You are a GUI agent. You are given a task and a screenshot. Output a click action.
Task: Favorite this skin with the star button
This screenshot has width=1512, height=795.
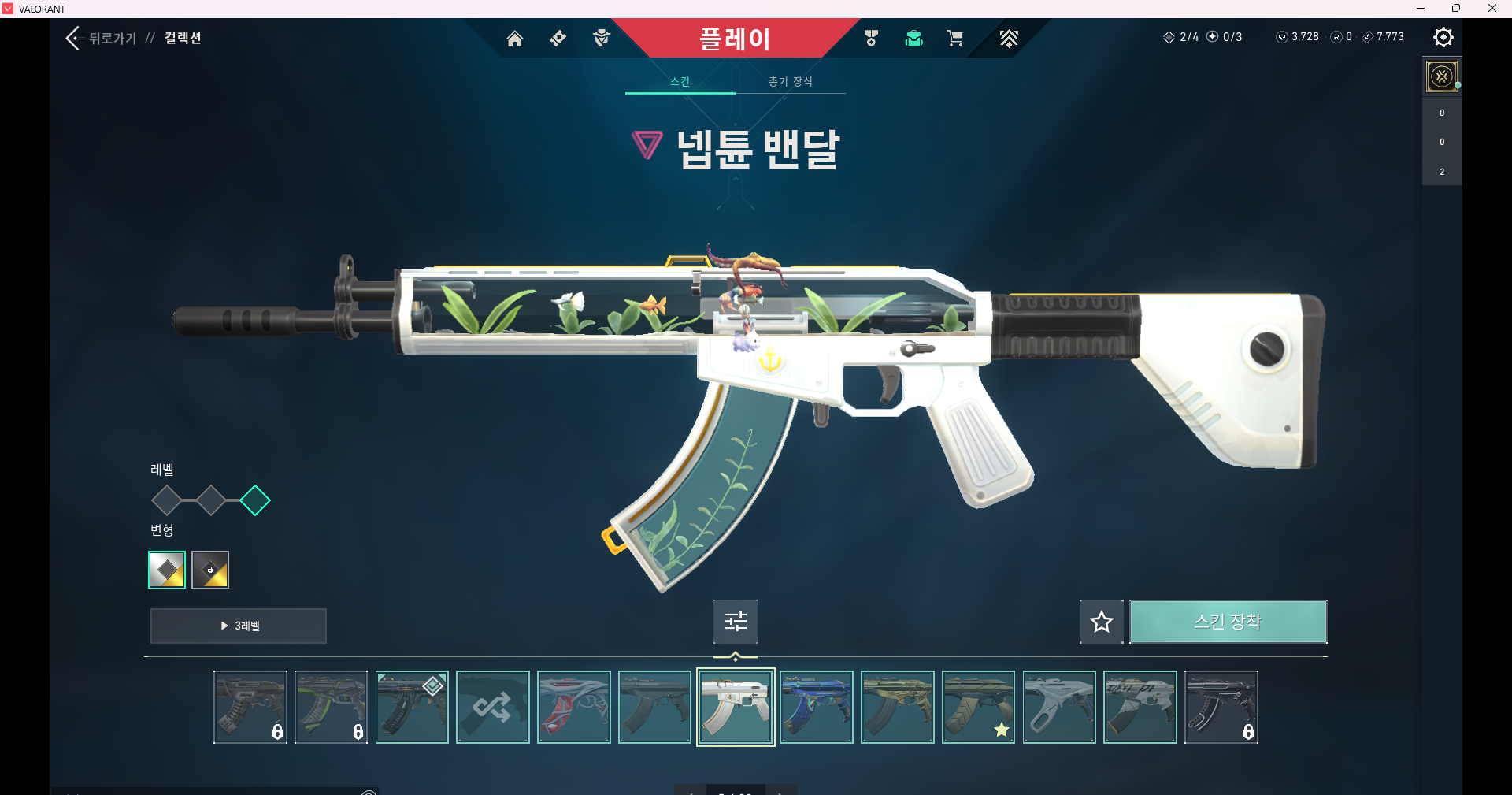(x=1101, y=622)
